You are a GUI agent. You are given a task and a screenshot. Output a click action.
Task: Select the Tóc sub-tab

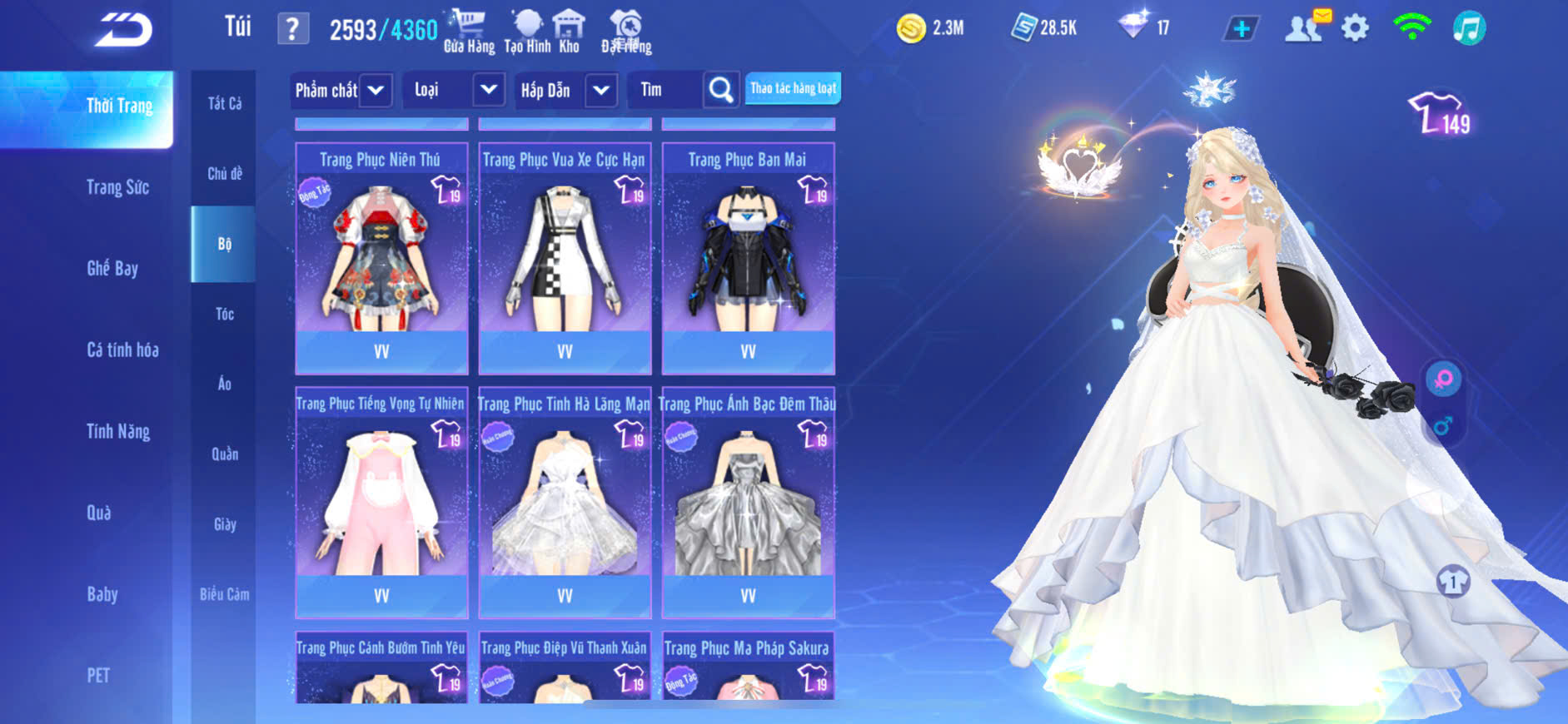pyautogui.click(x=224, y=314)
